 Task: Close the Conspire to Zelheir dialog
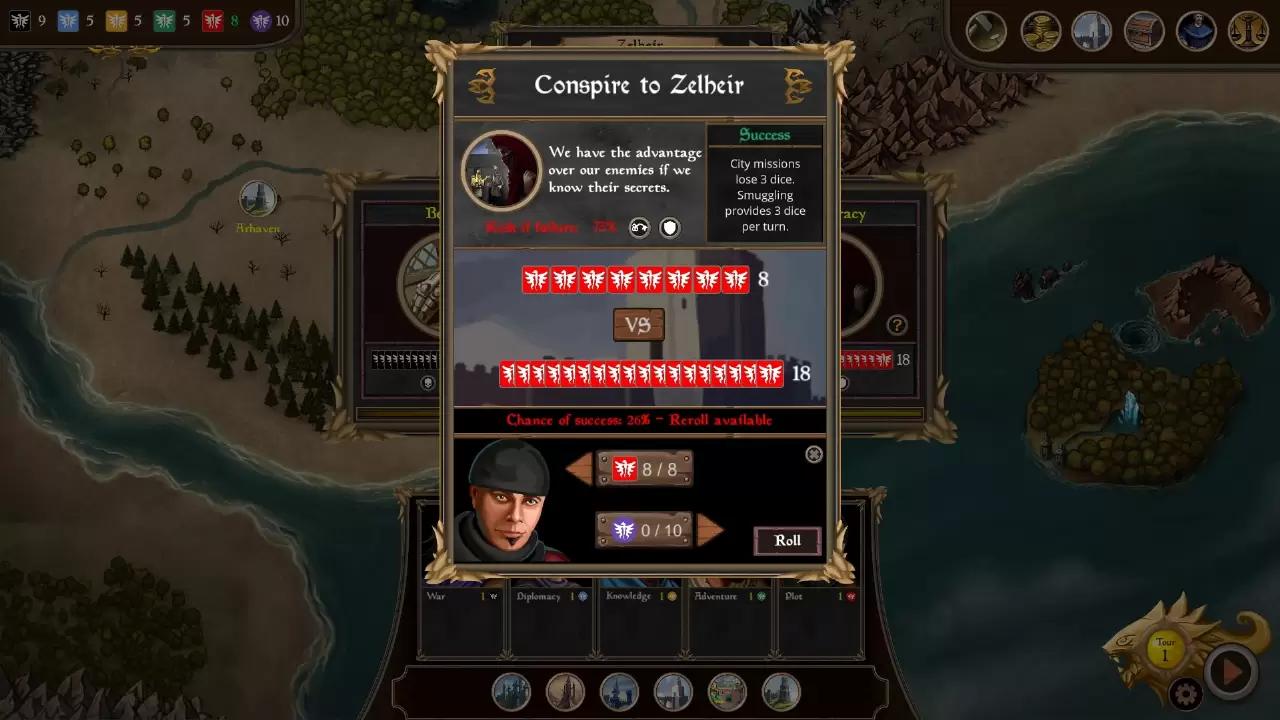pyautogui.click(x=814, y=455)
